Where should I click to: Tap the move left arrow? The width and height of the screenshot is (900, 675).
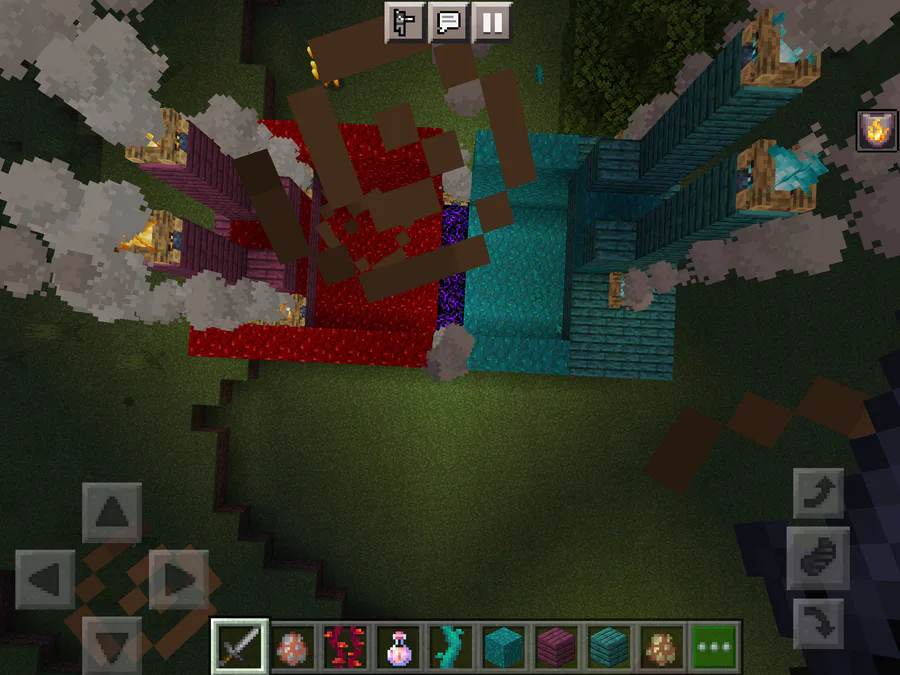45,579
